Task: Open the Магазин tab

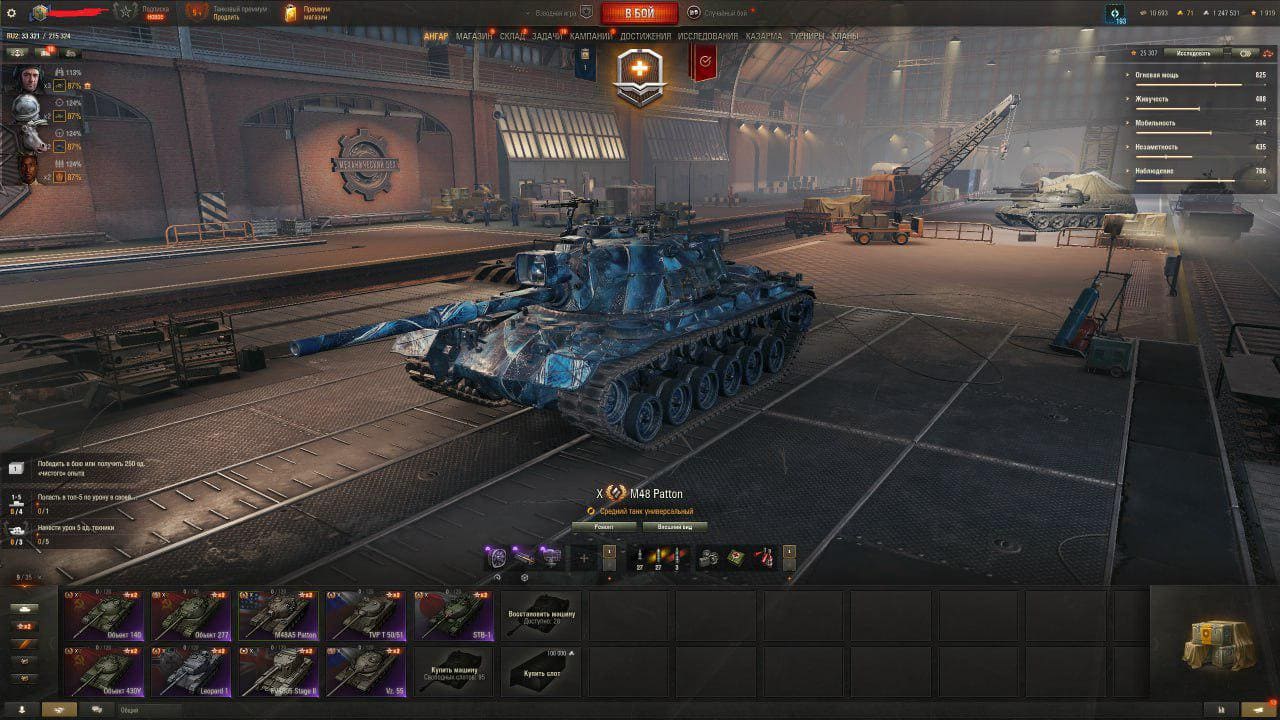Action: [473, 36]
